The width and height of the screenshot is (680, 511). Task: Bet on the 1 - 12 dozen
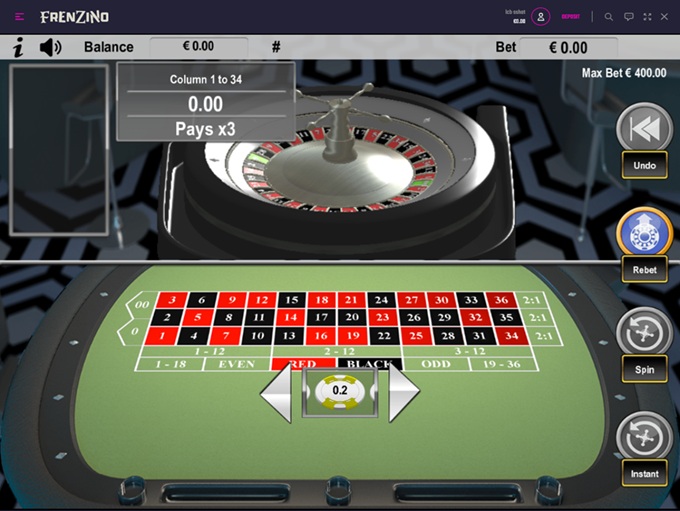pos(208,351)
